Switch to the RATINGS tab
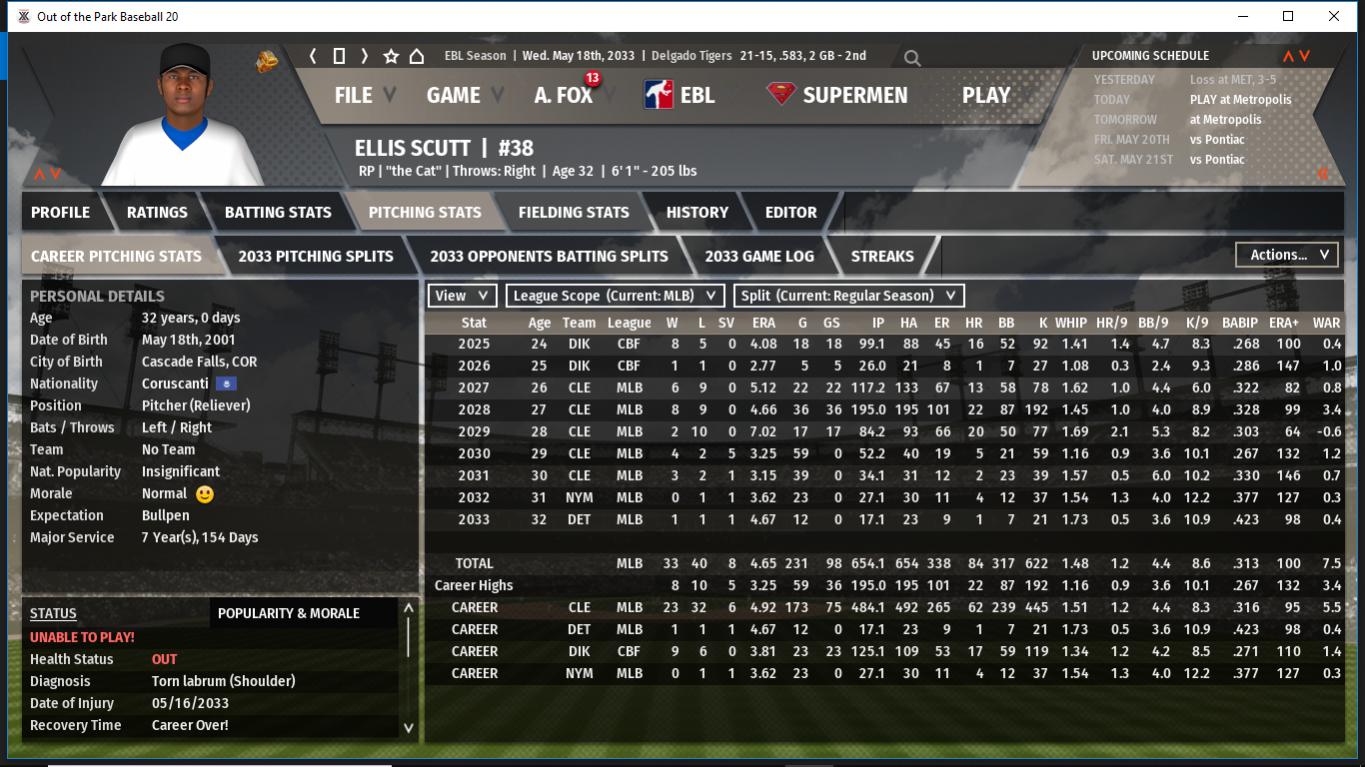The image size is (1365, 767). pos(157,212)
